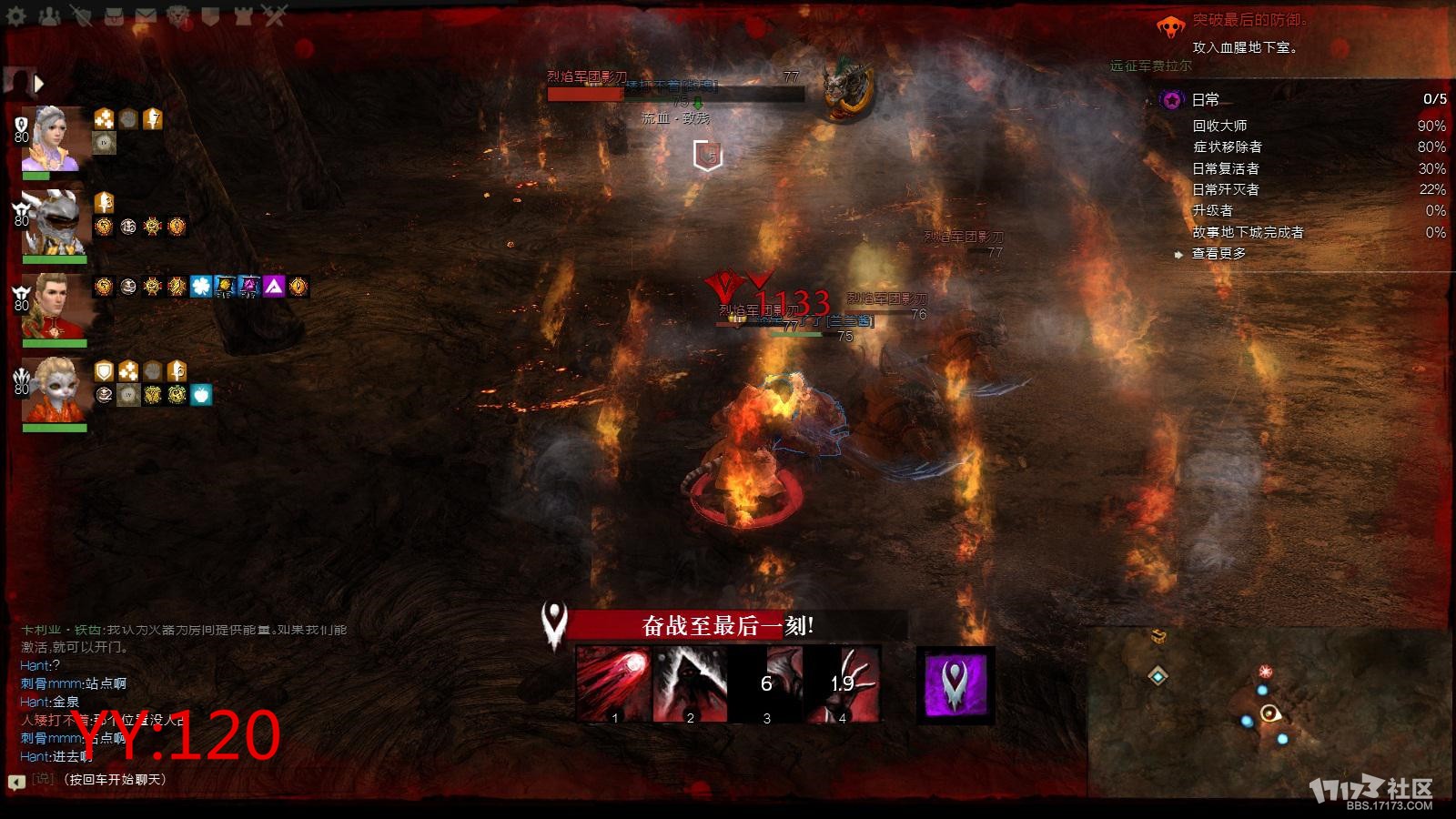
Task: Open the minimap in the corner
Action: point(1267,710)
